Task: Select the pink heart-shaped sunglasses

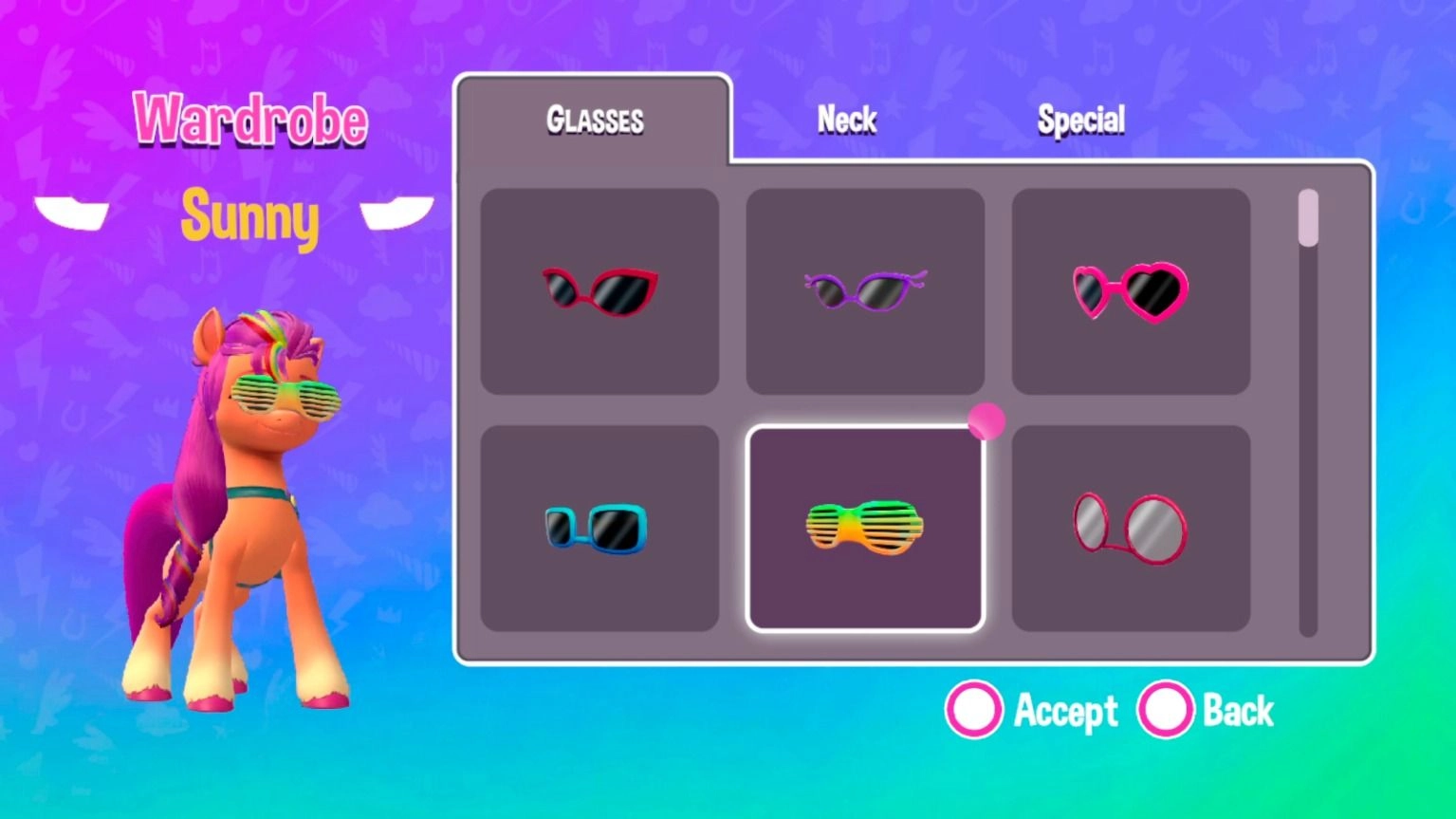Action: (1130, 289)
